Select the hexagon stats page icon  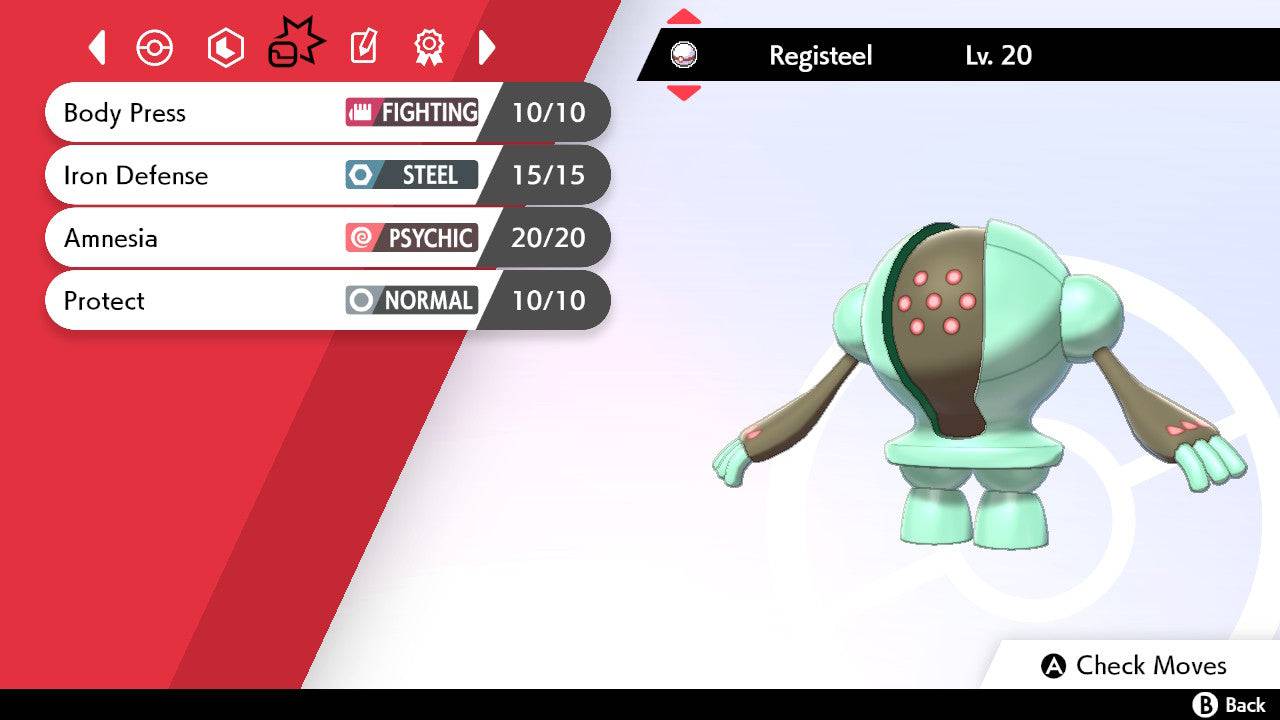[x=224, y=46]
